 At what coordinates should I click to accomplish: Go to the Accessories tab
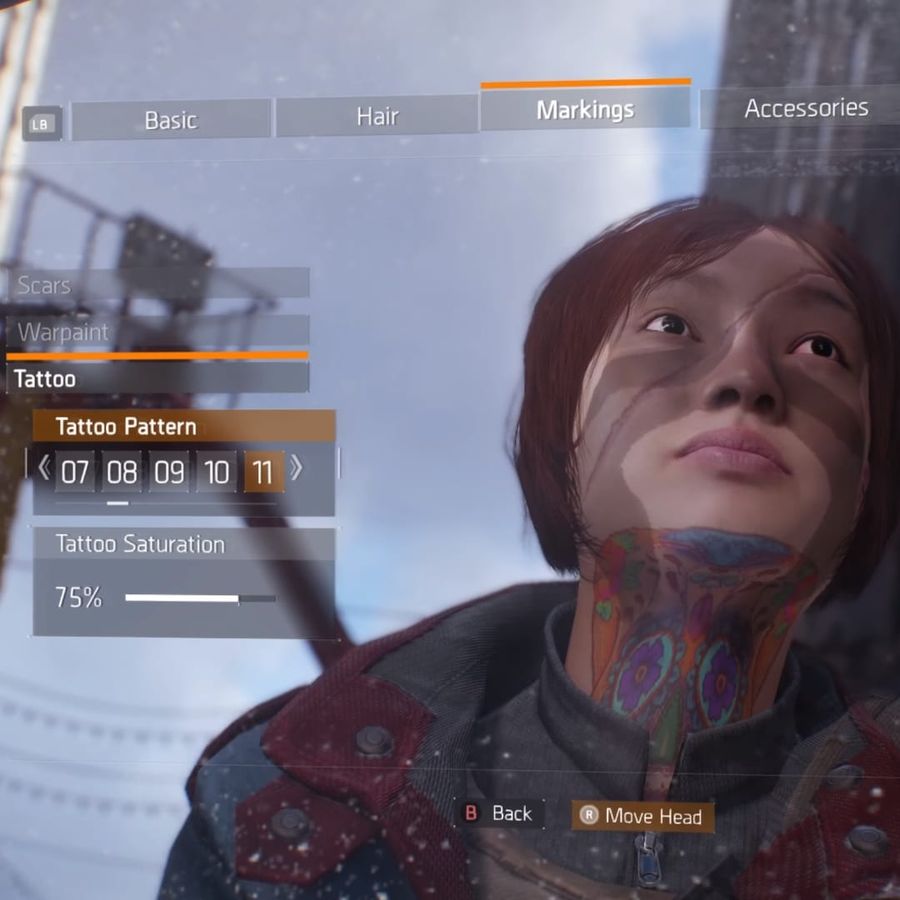[x=805, y=108]
